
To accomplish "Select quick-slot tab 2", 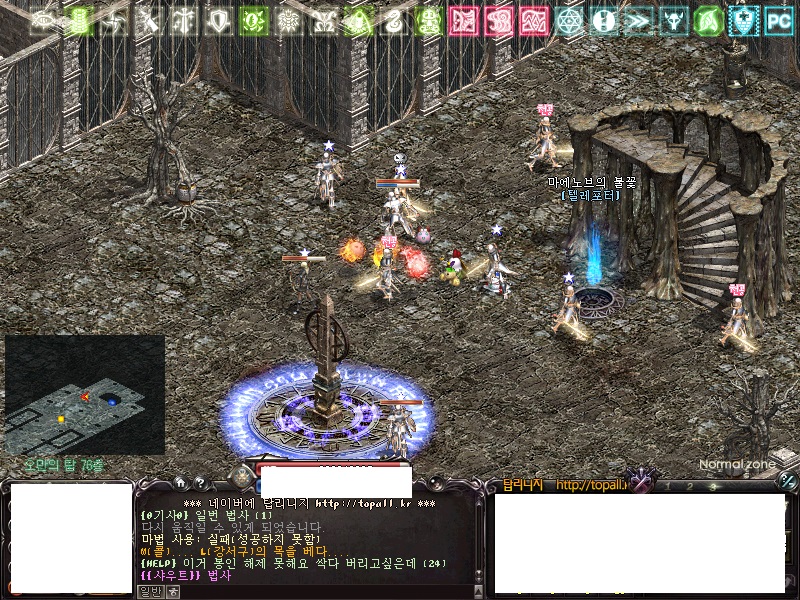I will (689, 486).
